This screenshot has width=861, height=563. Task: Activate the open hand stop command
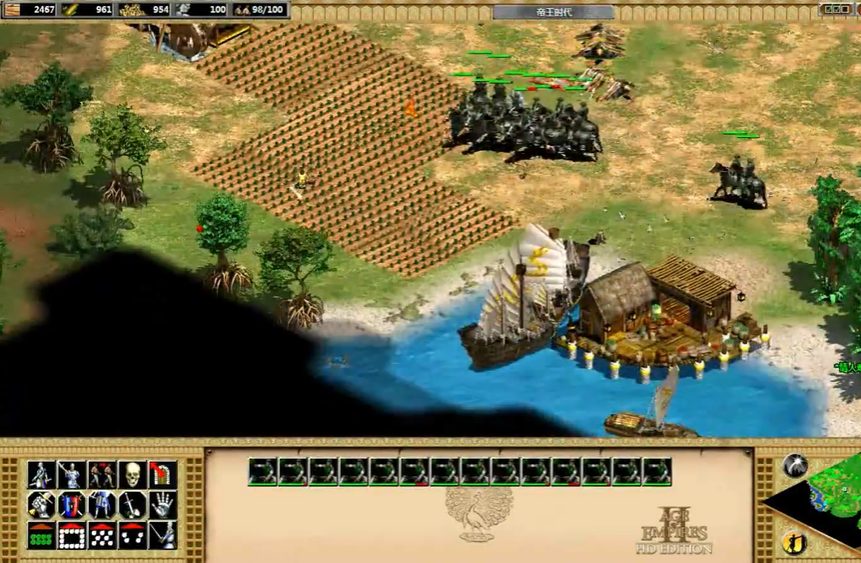click(x=162, y=505)
